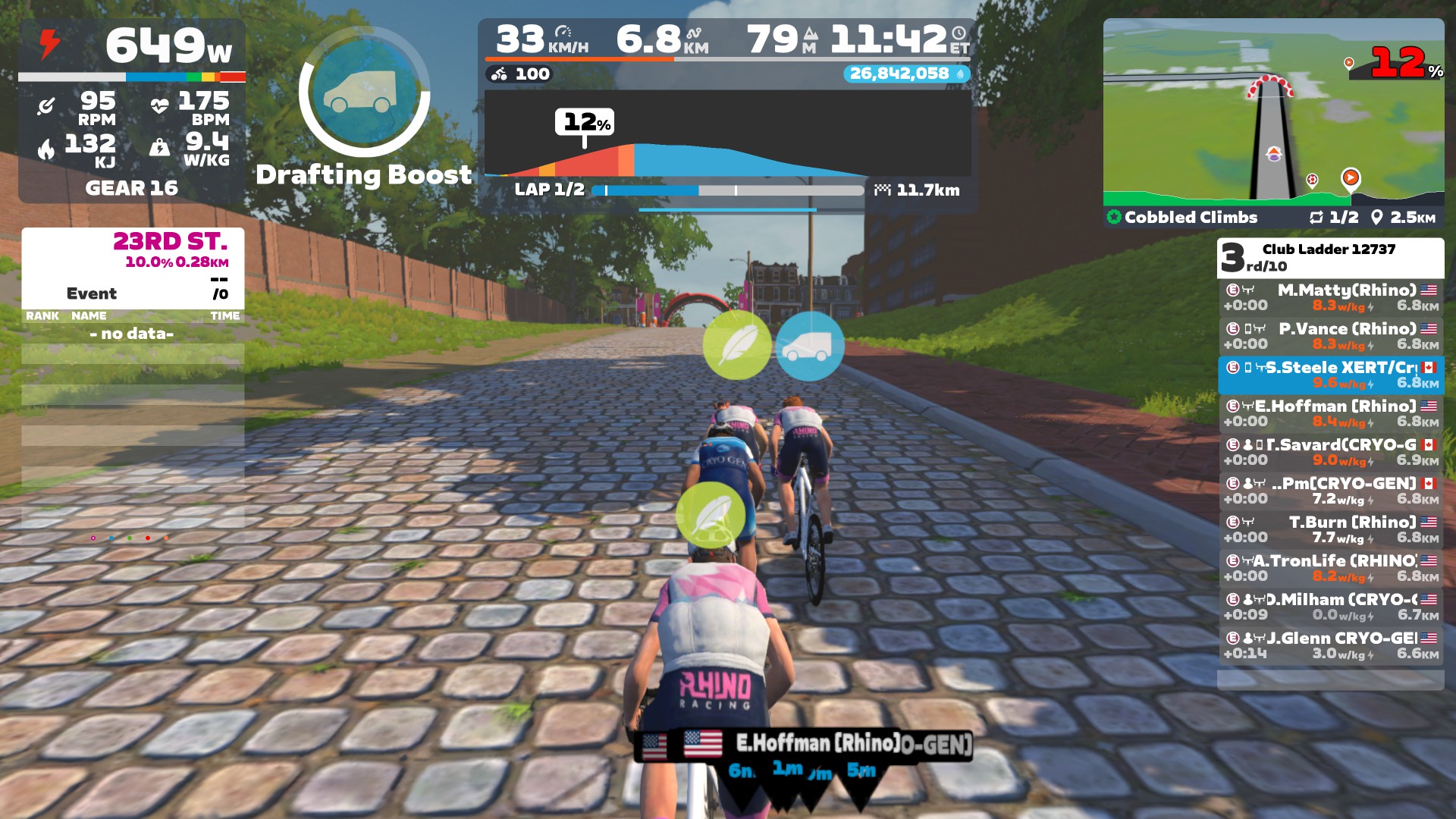Screen dimensions: 1456x819
Task: Choose D.Milham (CRYO-GEN) rider row
Action: 1331,607
